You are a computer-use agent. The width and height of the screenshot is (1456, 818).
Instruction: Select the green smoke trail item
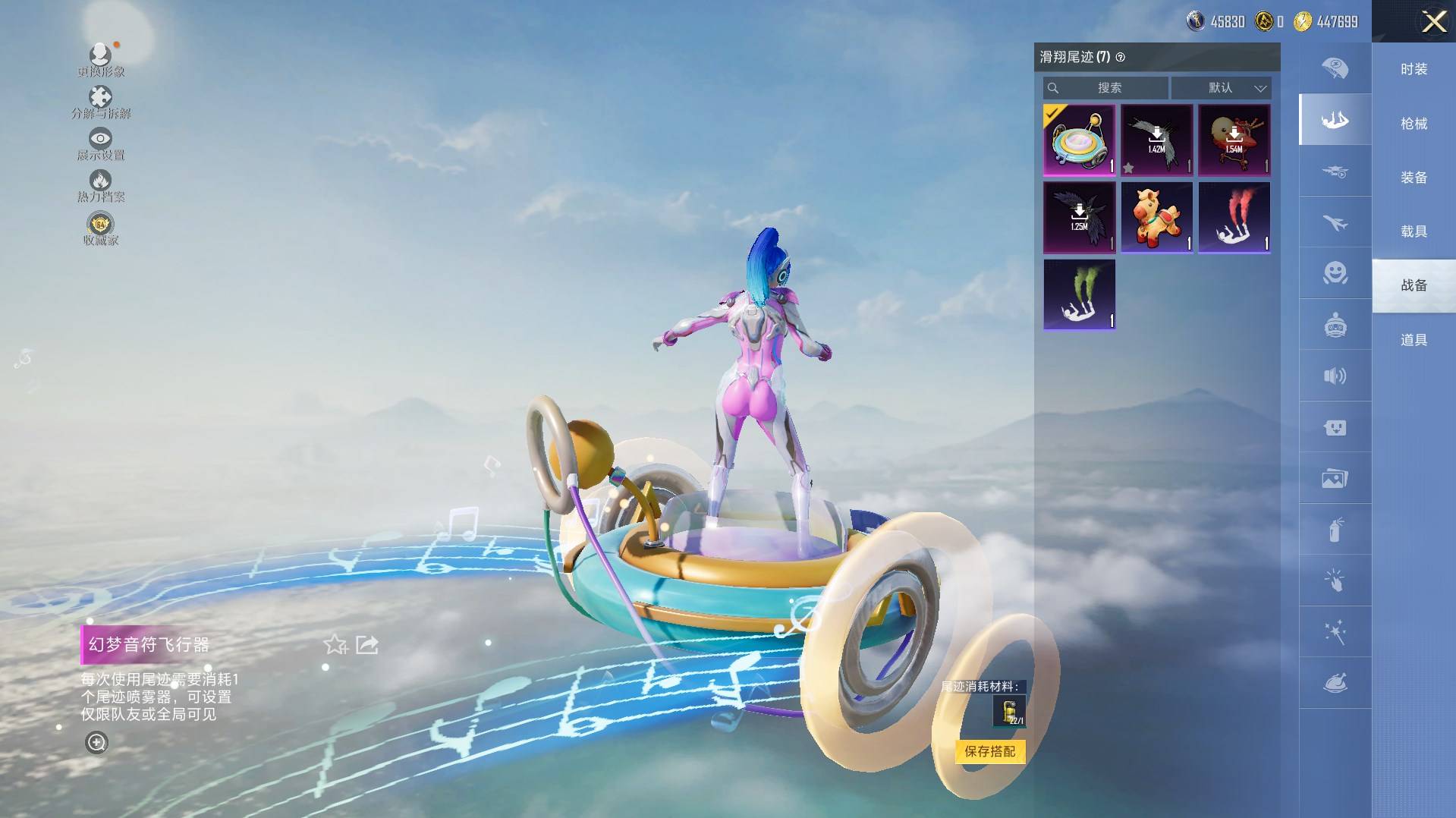(x=1079, y=294)
